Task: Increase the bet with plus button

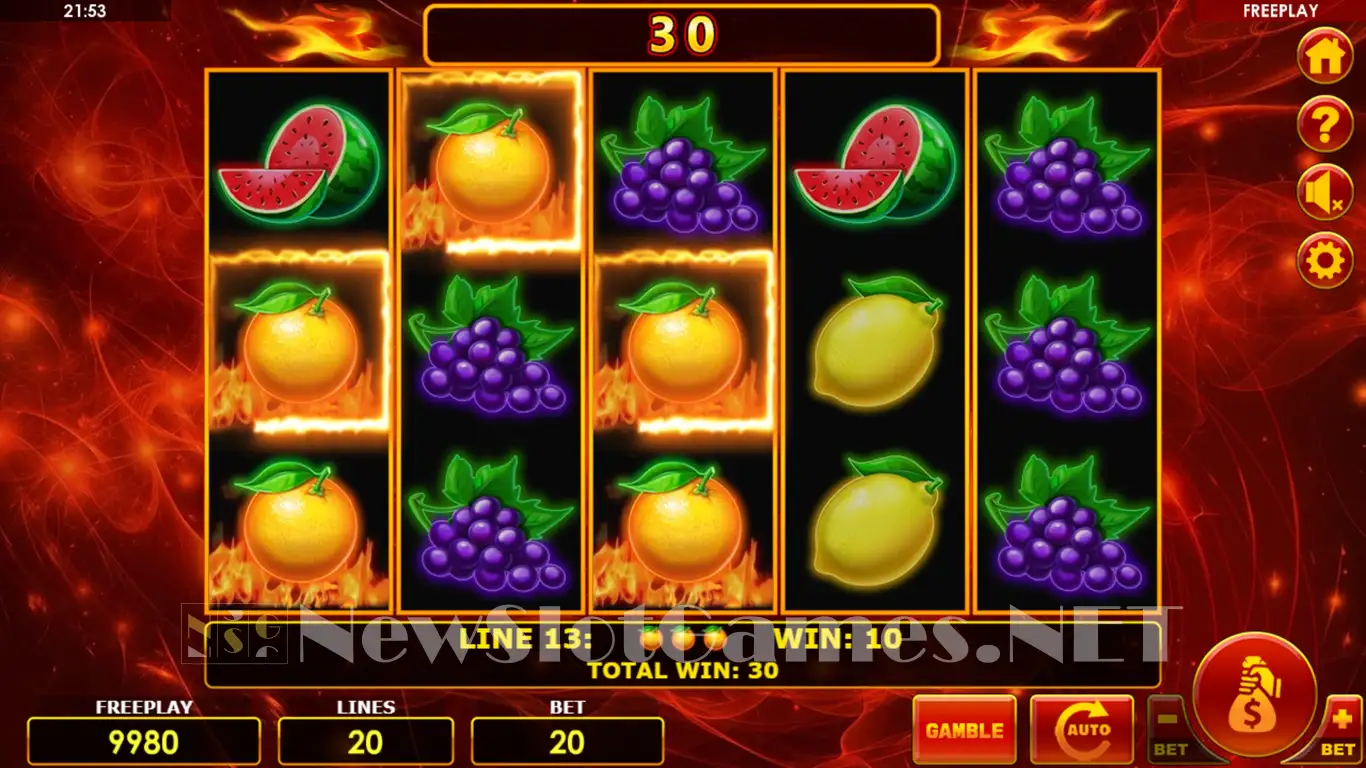Action: point(1340,727)
